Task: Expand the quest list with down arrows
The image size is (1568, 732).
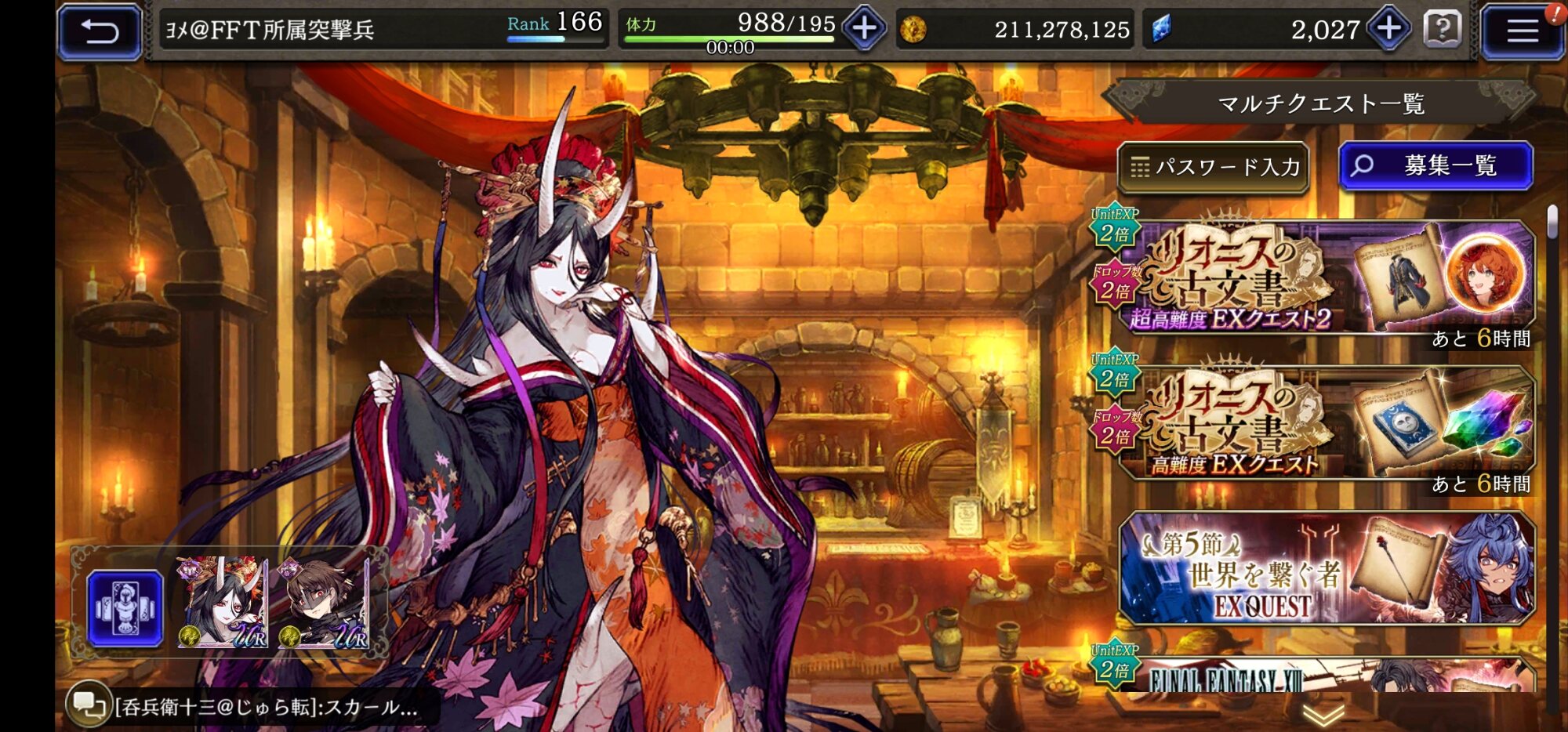Action: [x=1323, y=715]
